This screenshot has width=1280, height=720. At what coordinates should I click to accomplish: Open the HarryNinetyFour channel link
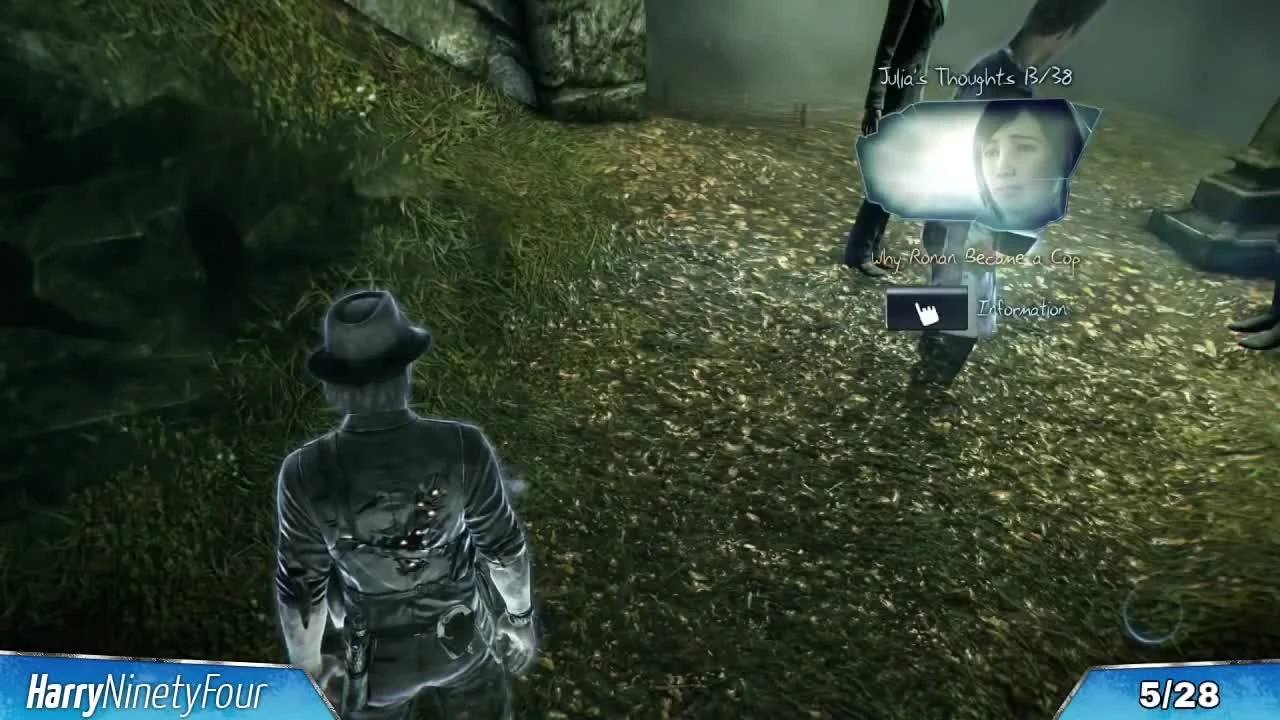point(150,690)
